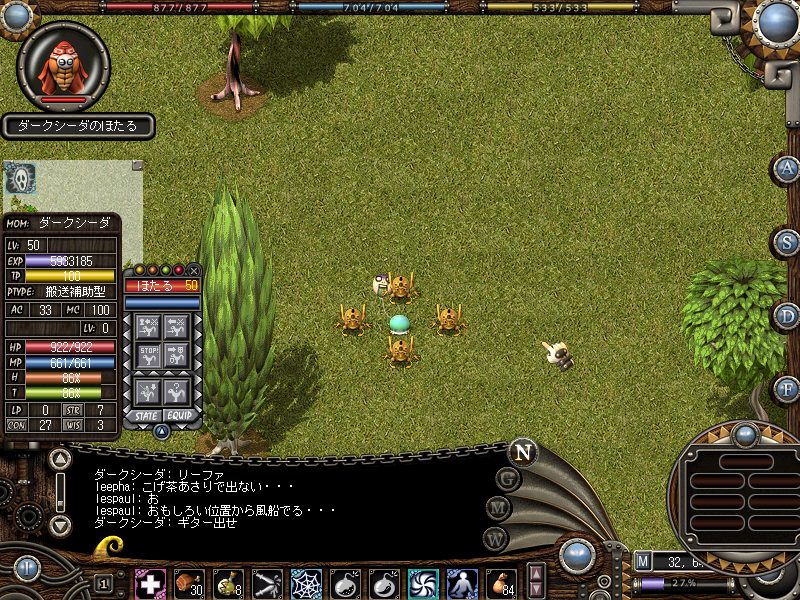Close the pet command panel
Screen dimensions: 800x600
pyautogui.click(x=194, y=270)
